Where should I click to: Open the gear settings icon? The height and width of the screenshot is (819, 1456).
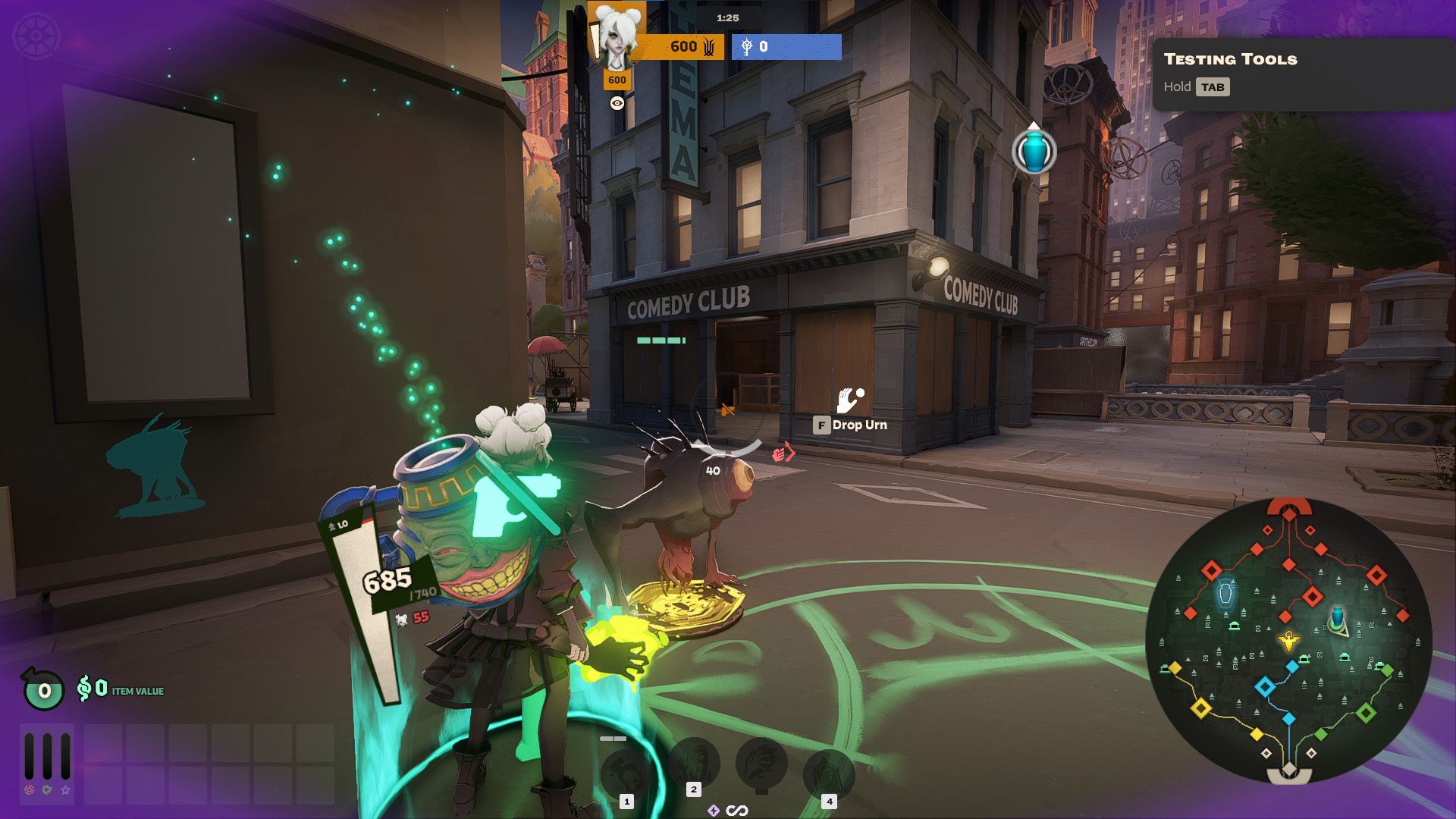tap(36, 36)
